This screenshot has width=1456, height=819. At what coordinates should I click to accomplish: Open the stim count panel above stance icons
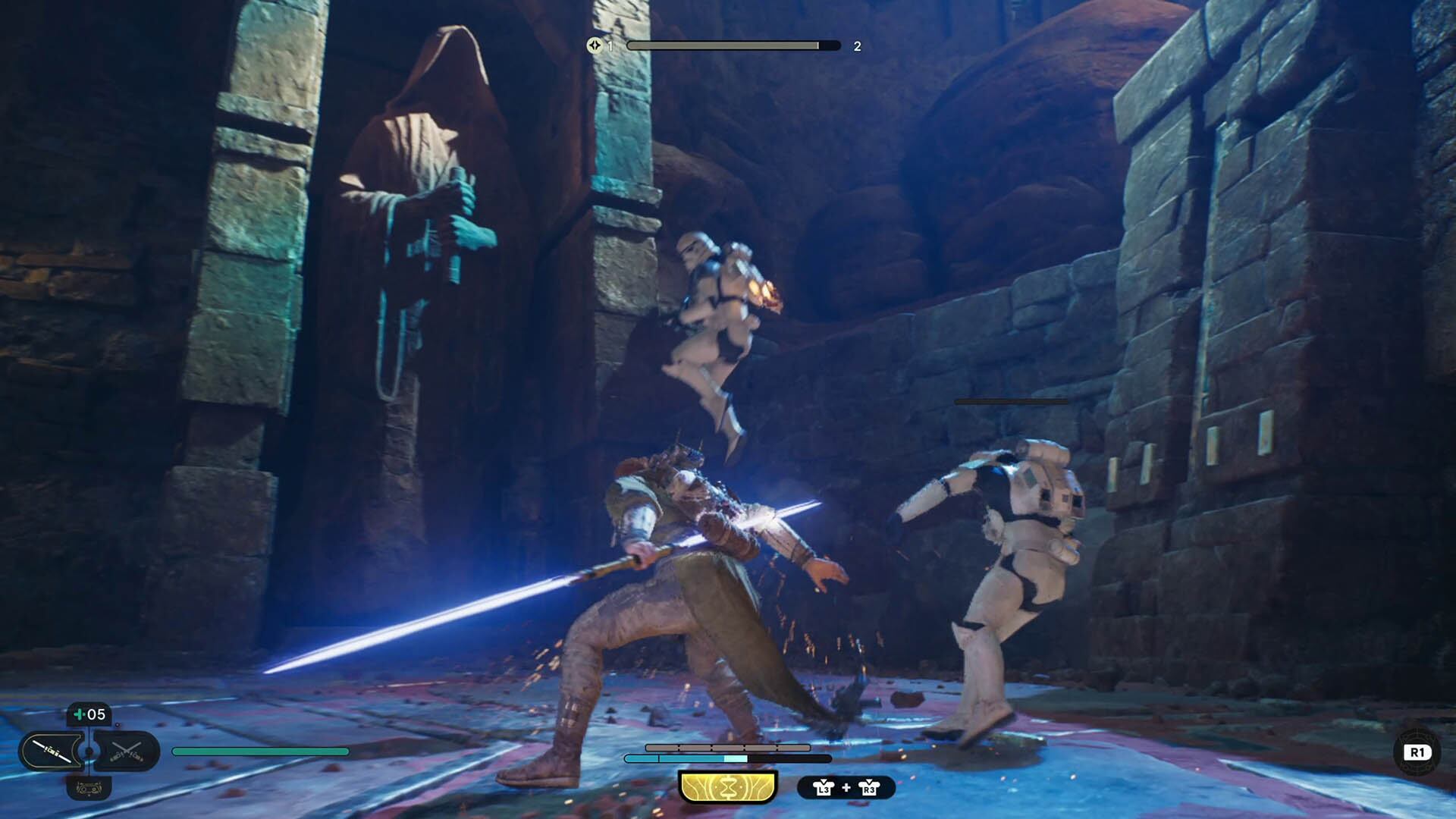pyautogui.click(x=87, y=714)
